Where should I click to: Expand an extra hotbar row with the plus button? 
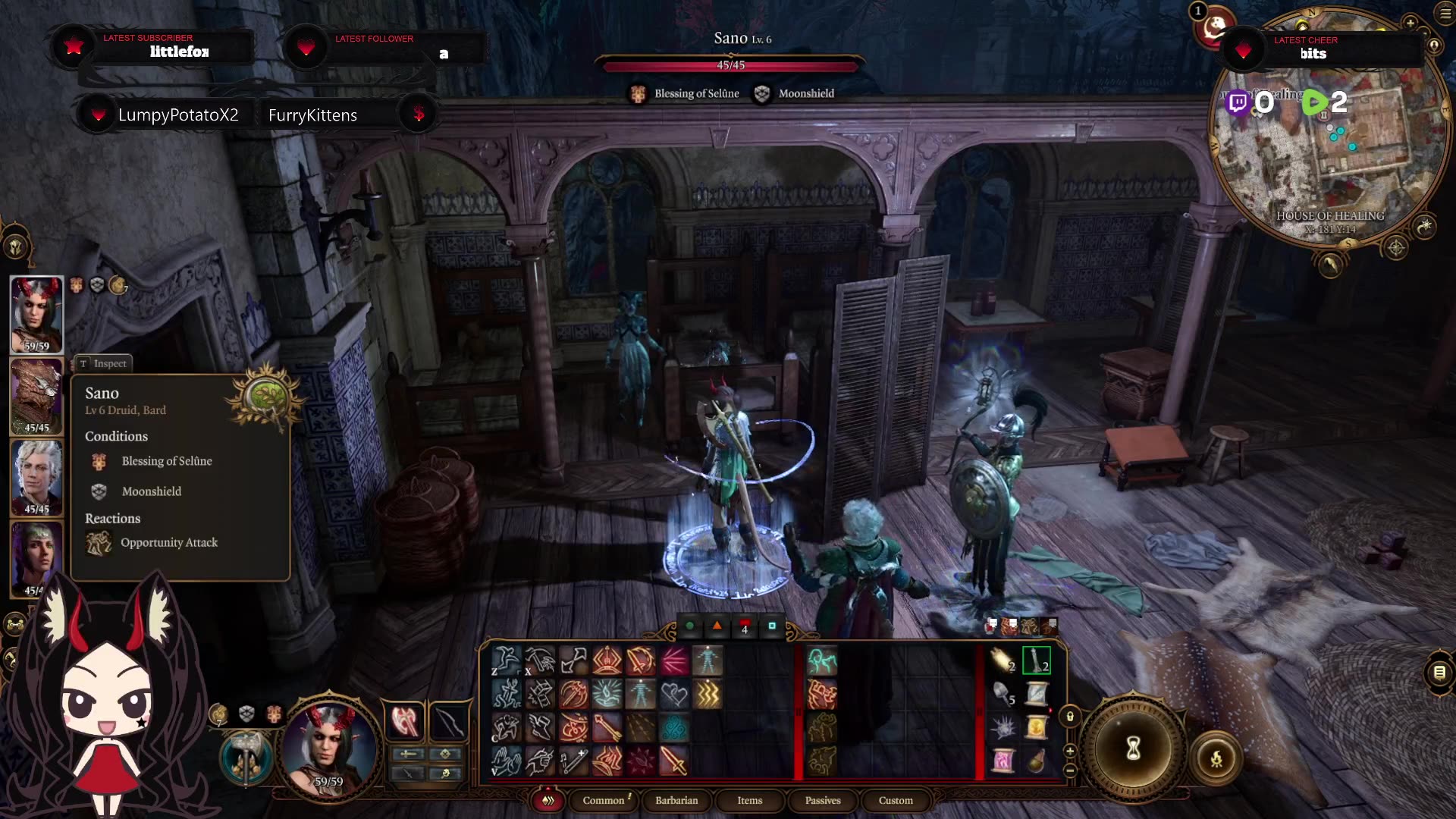coord(1070,751)
